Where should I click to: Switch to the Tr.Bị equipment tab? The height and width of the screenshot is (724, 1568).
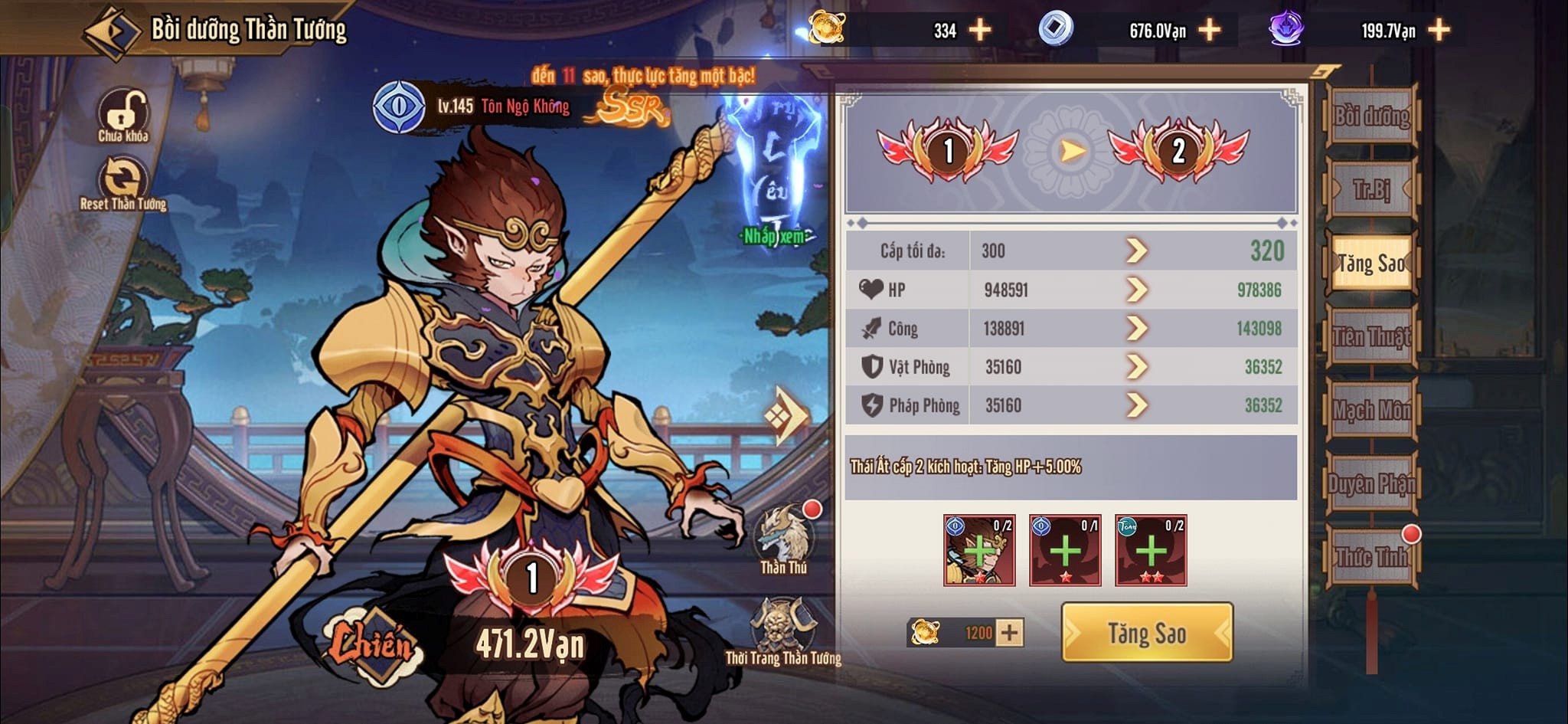1371,189
